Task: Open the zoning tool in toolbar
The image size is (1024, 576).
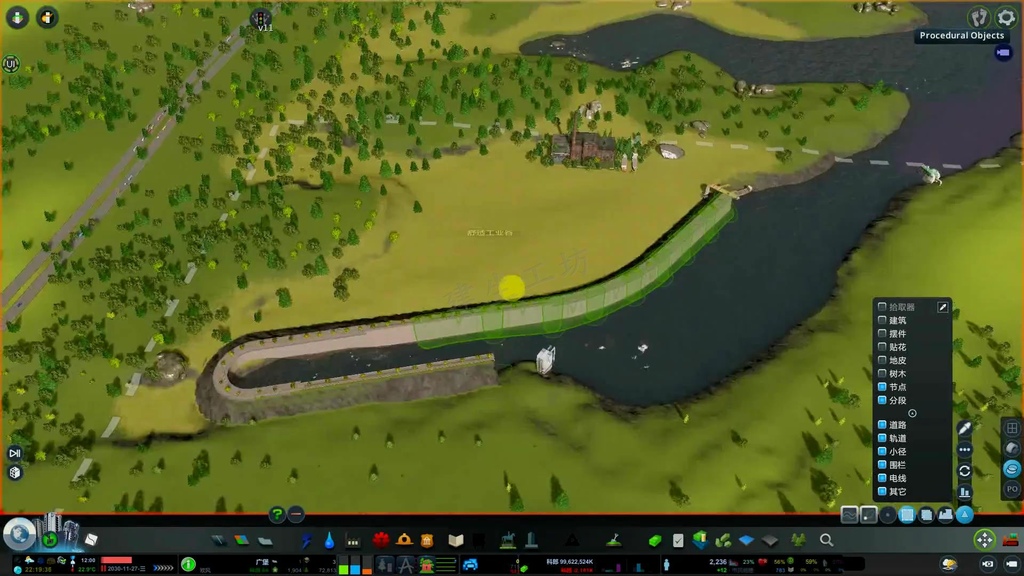Action: pos(241,540)
